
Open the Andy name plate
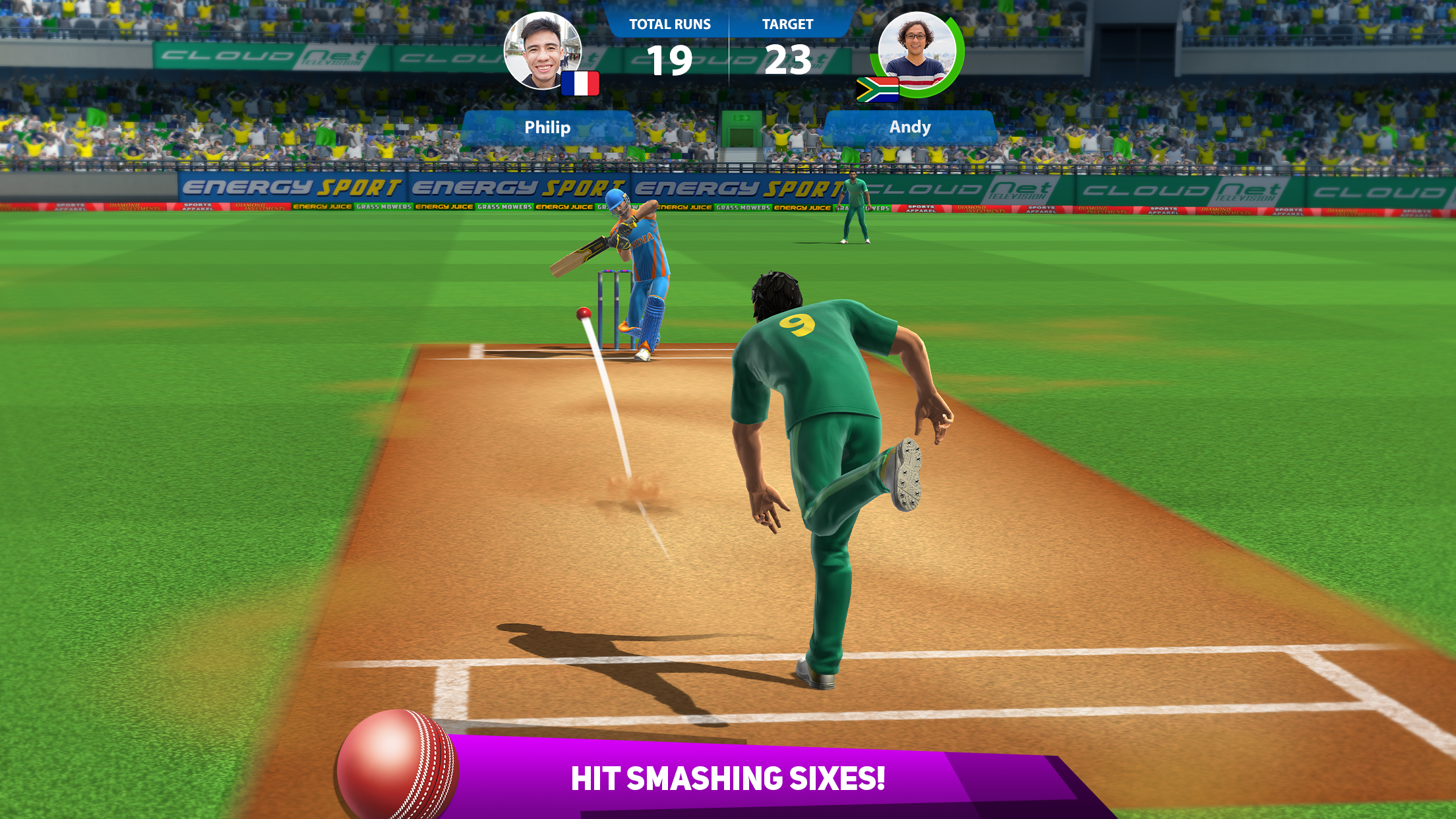click(910, 127)
